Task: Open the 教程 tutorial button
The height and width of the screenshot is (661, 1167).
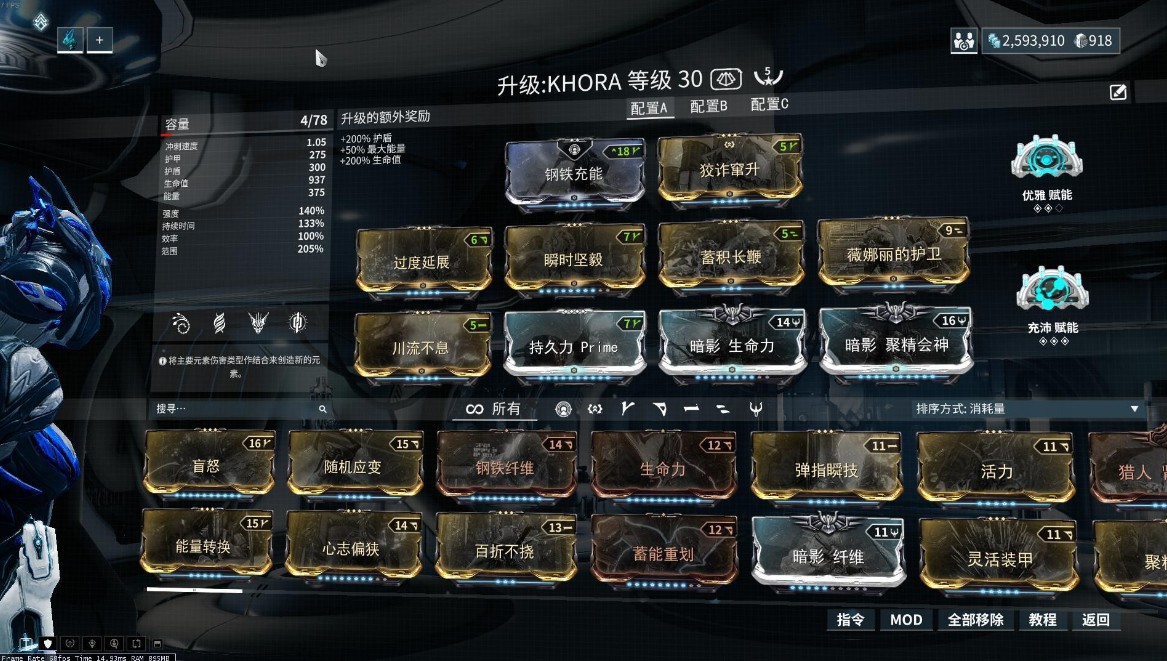Action: pos(1042,620)
